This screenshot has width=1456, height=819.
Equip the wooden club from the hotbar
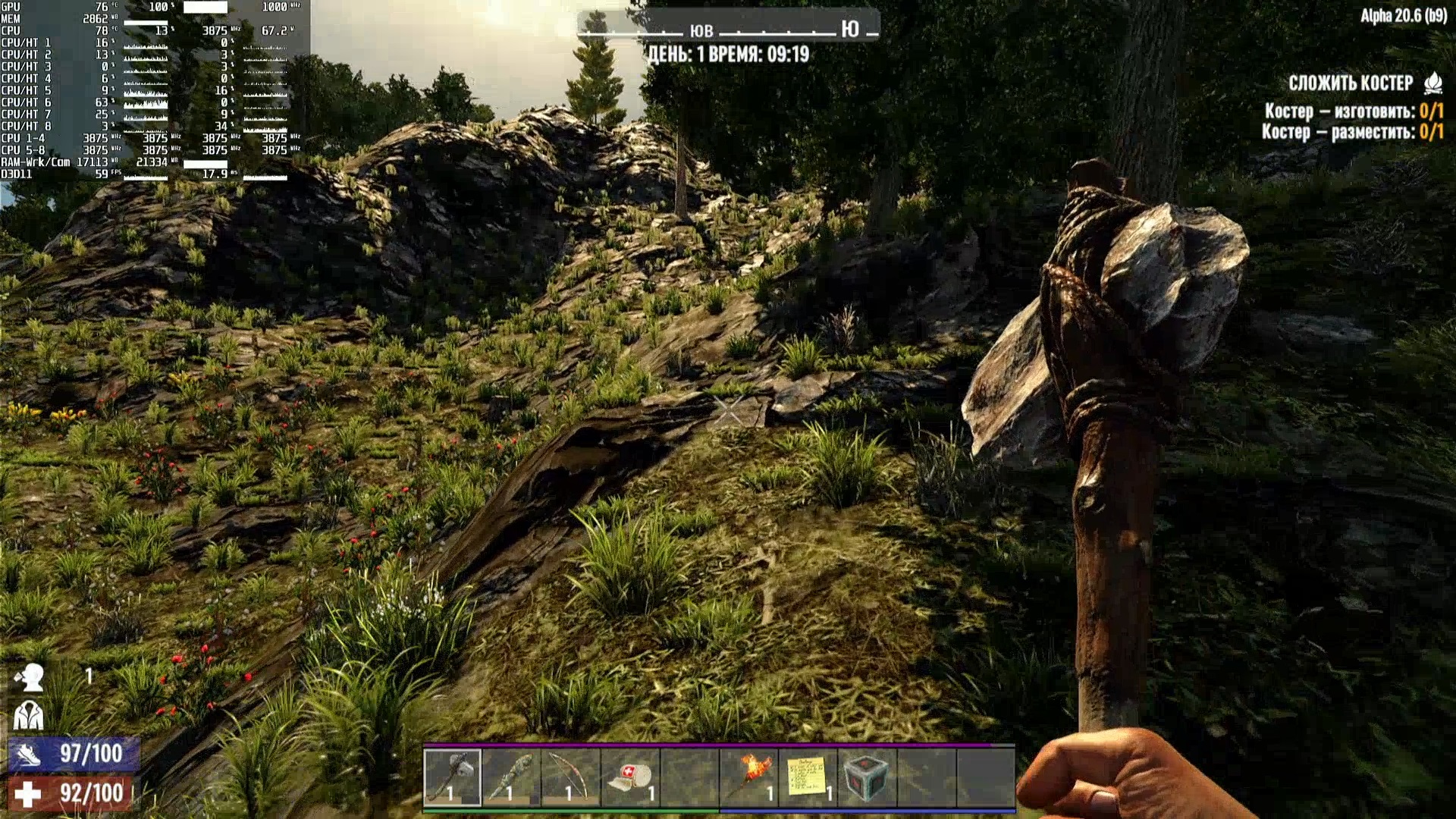coord(511,777)
